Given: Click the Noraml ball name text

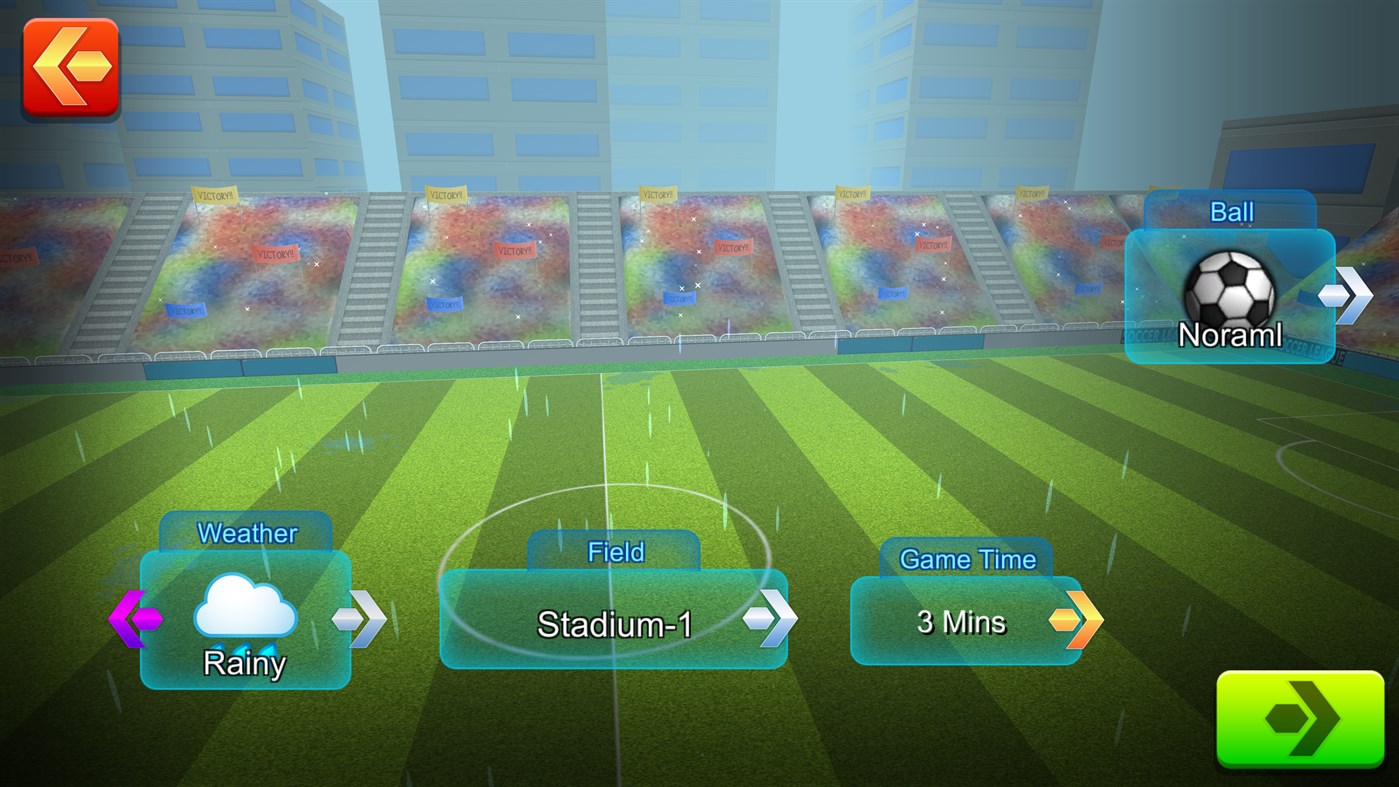Looking at the screenshot, I should pos(1230,335).
